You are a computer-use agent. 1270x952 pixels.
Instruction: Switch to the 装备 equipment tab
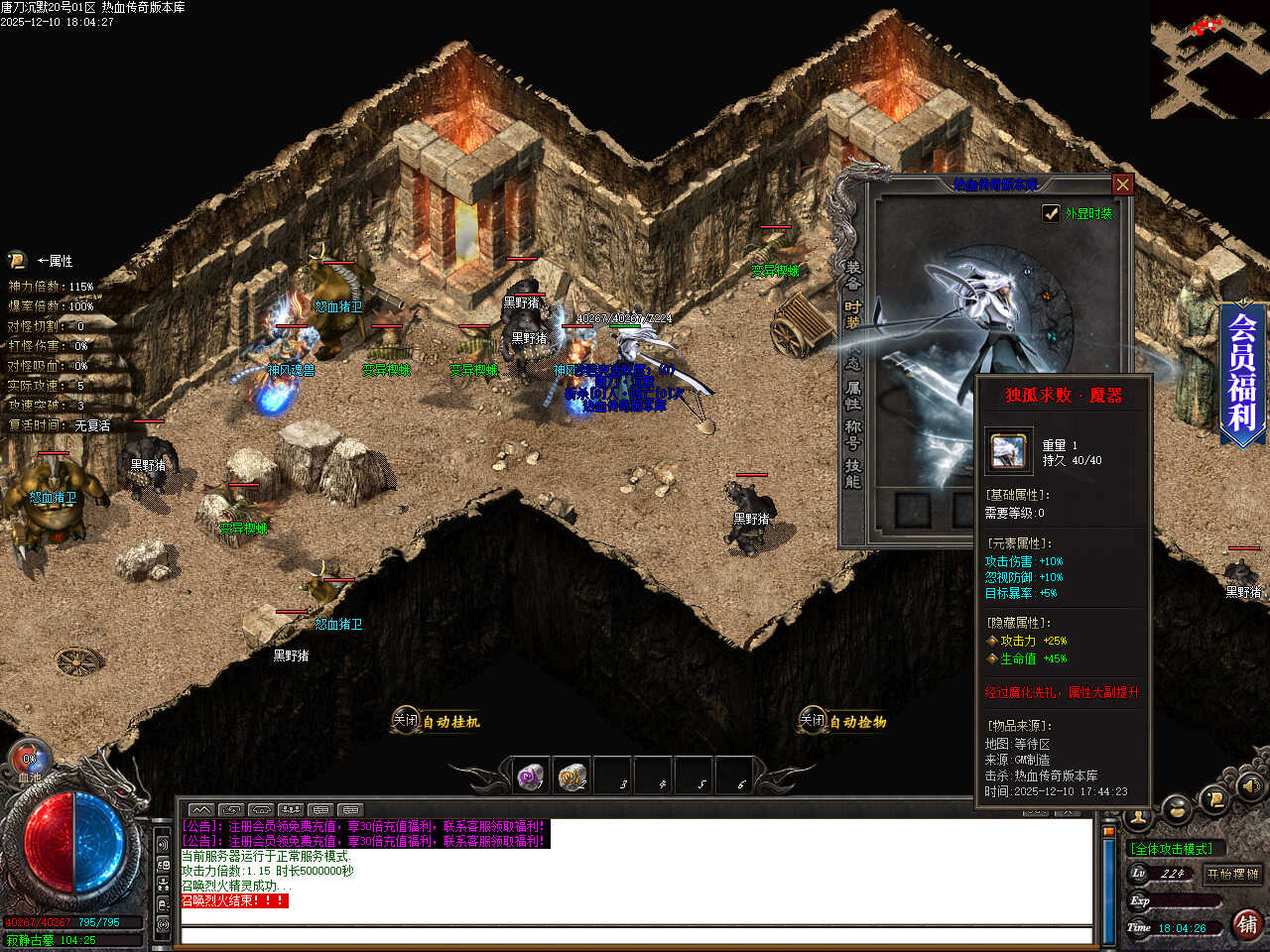click(x=852, y=275)
